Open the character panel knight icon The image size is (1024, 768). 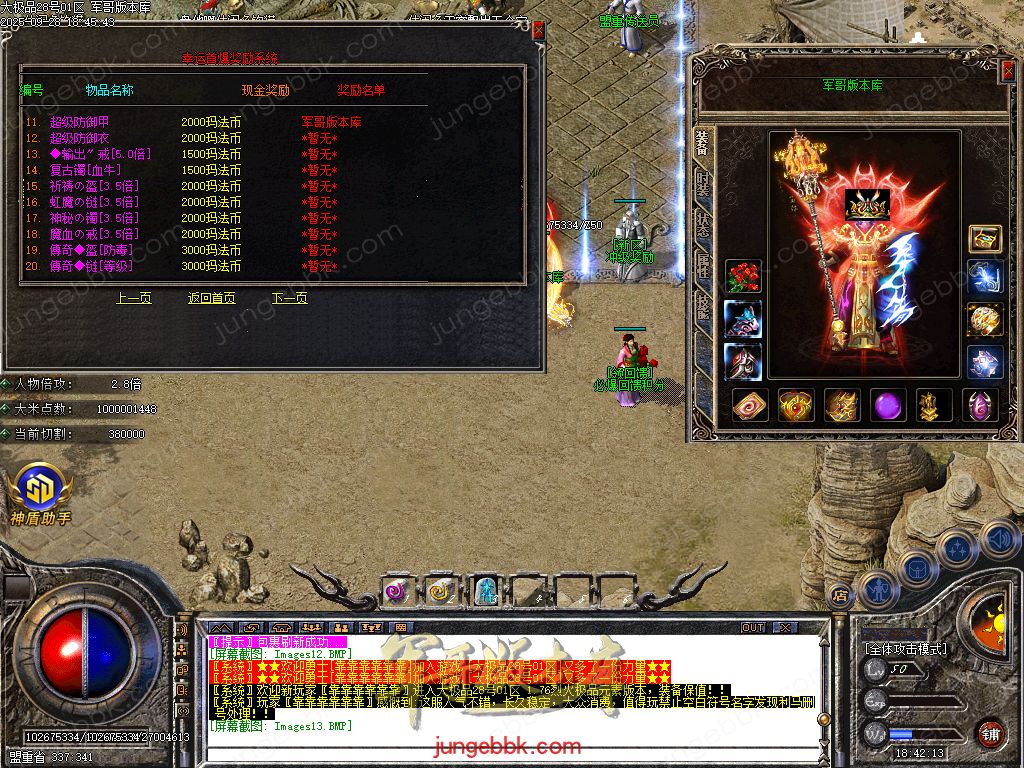[879, 590]
